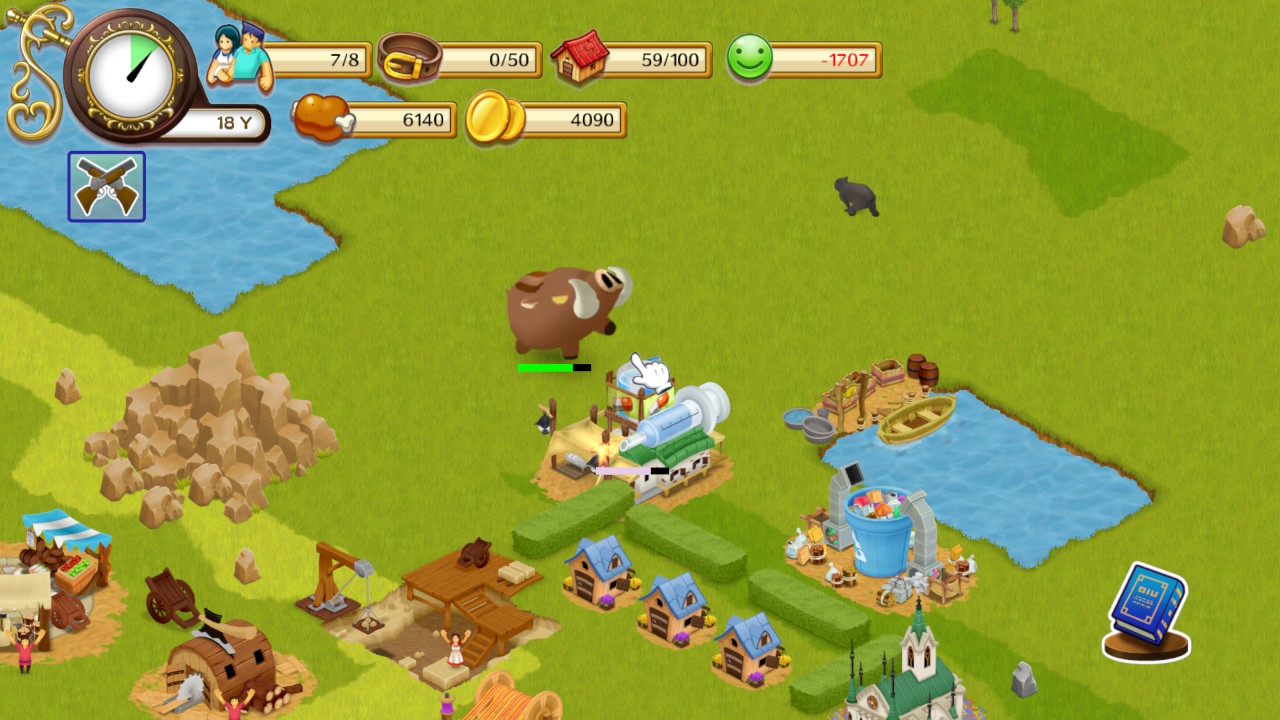Click the buffalo's green health bar
The image size is (1280, 720).
pyautogui.click(x=543, y=369)
